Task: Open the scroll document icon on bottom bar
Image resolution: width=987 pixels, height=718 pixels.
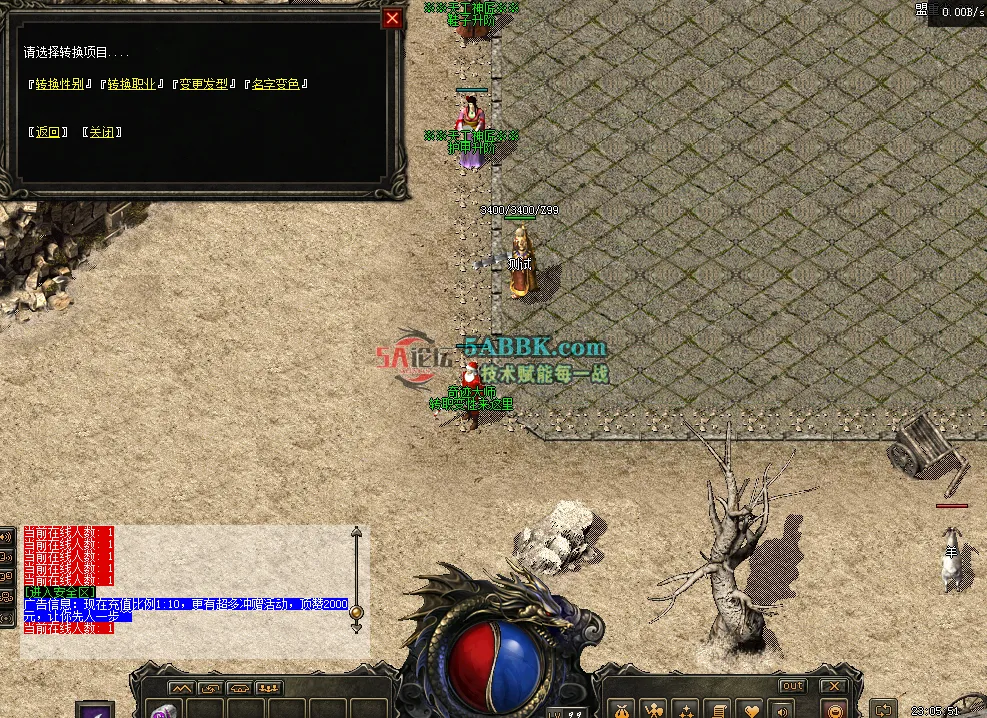Action: pos(716,709)
